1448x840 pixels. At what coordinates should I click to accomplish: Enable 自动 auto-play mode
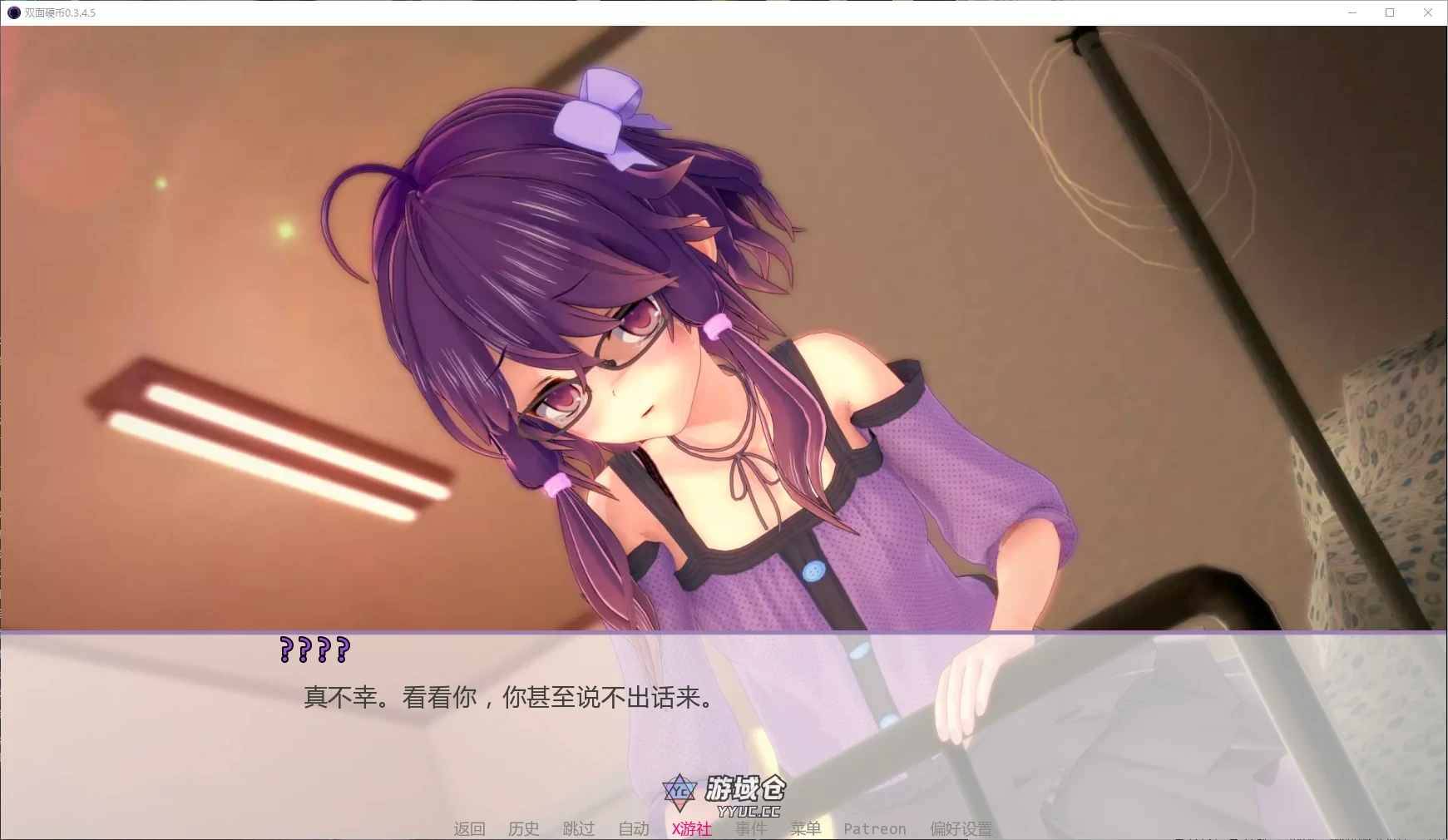coord(633,828)
